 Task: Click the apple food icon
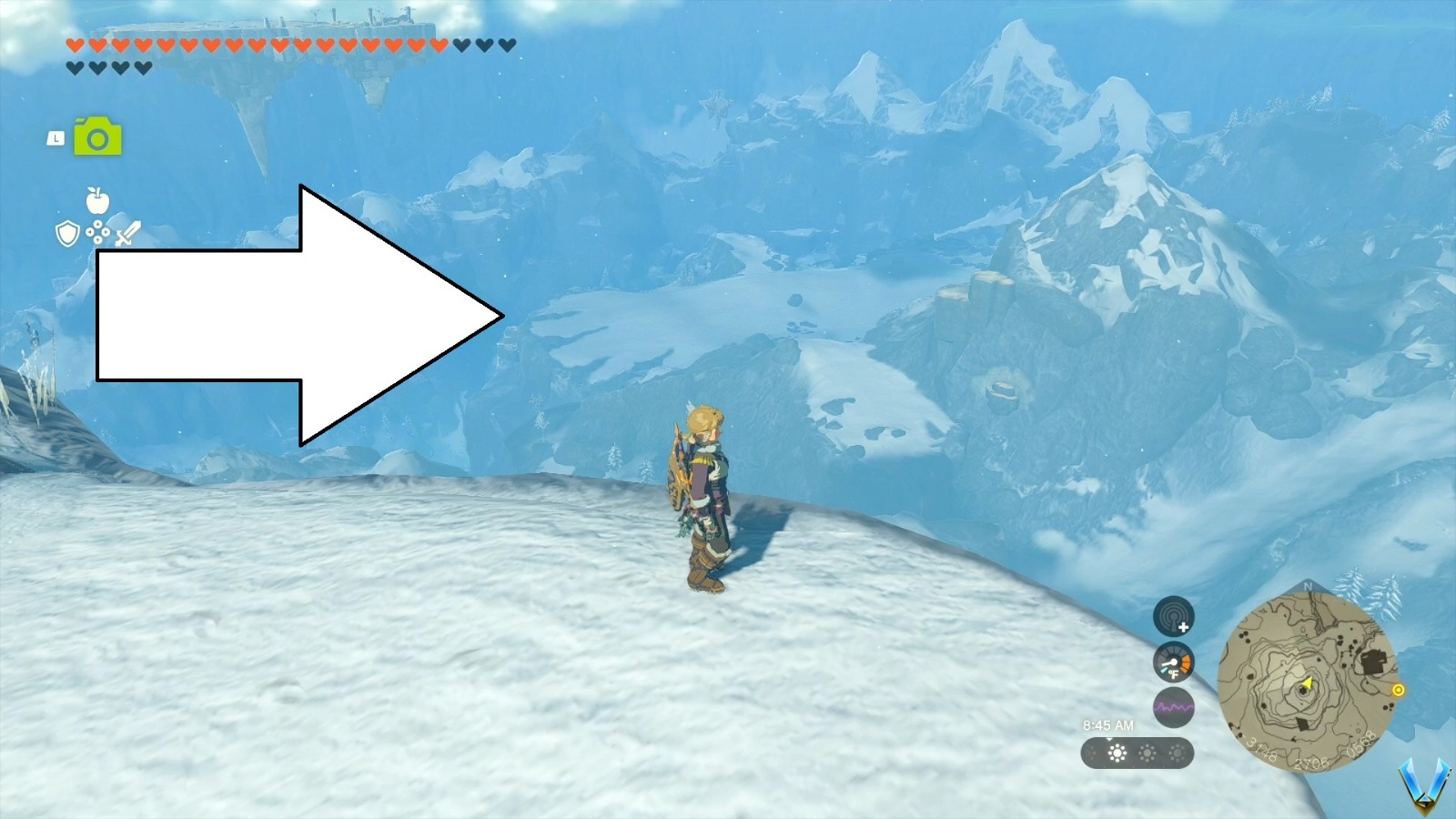coord(97,201)
